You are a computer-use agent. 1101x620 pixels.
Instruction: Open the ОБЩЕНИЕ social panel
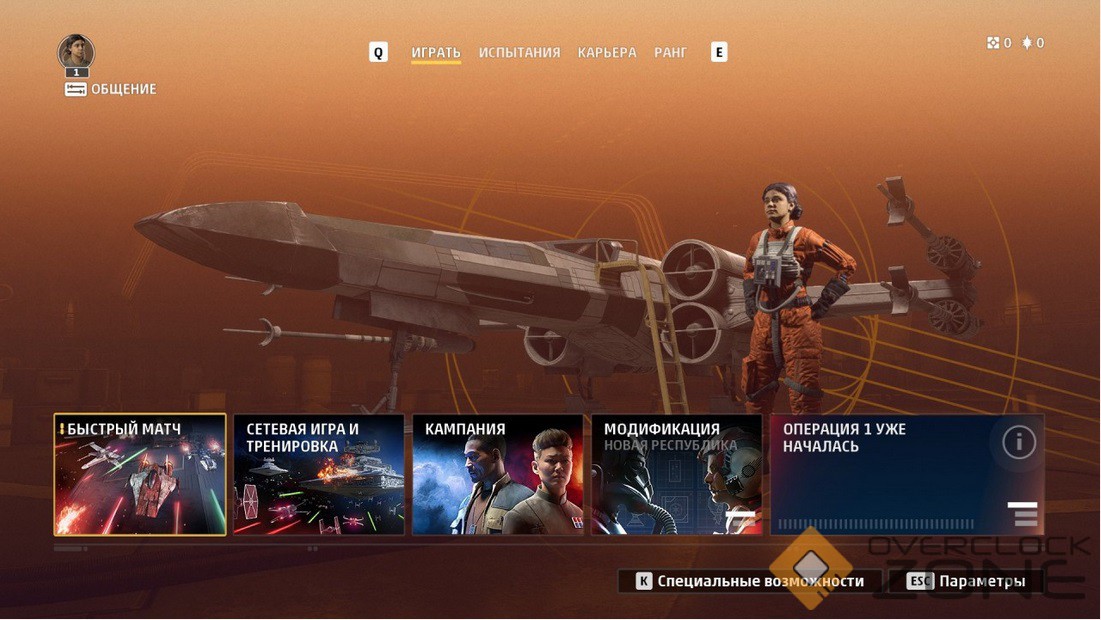tap(111, 89)
